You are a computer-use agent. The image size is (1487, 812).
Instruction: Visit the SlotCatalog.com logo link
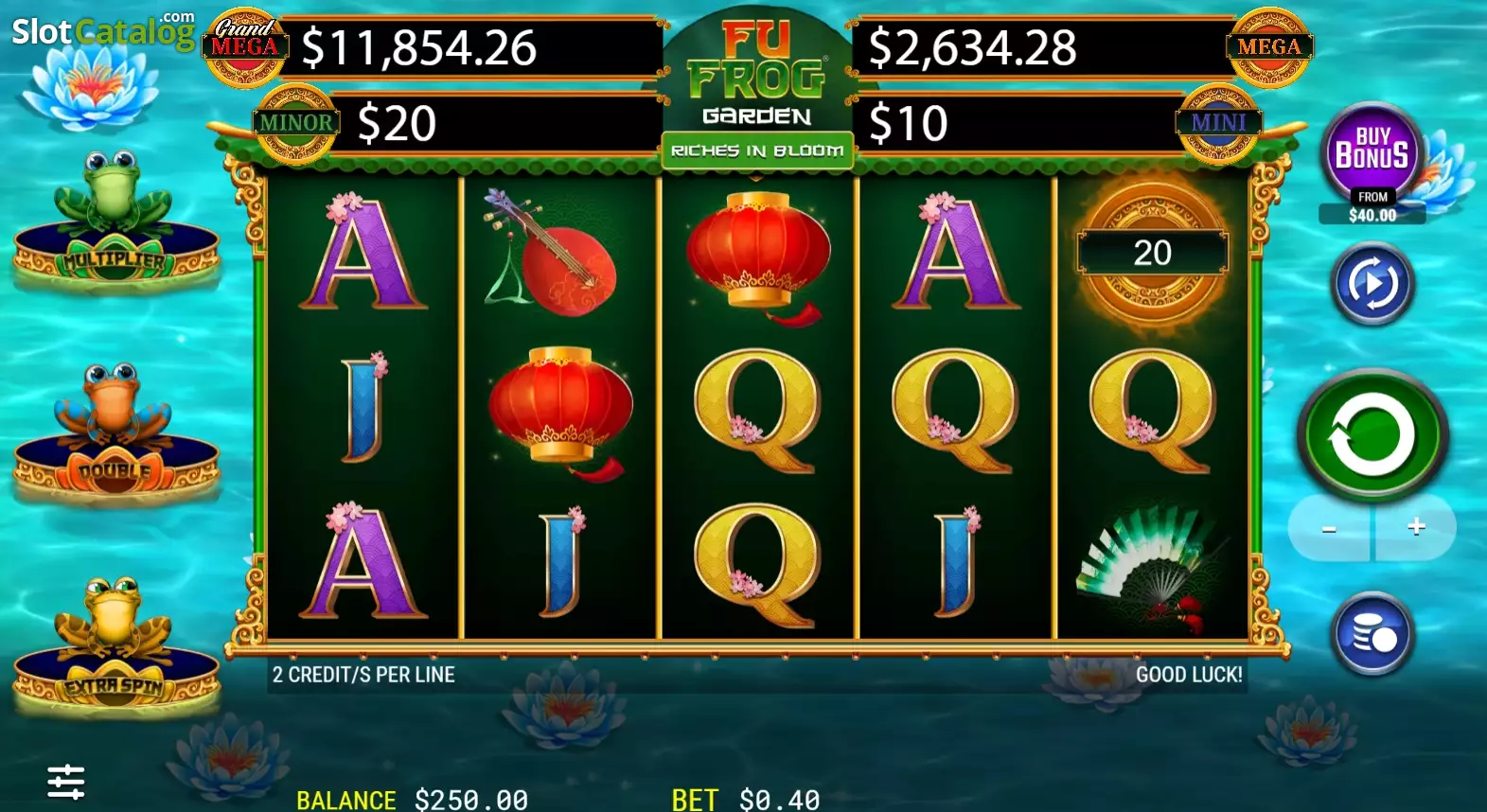(x=102, y=30)
